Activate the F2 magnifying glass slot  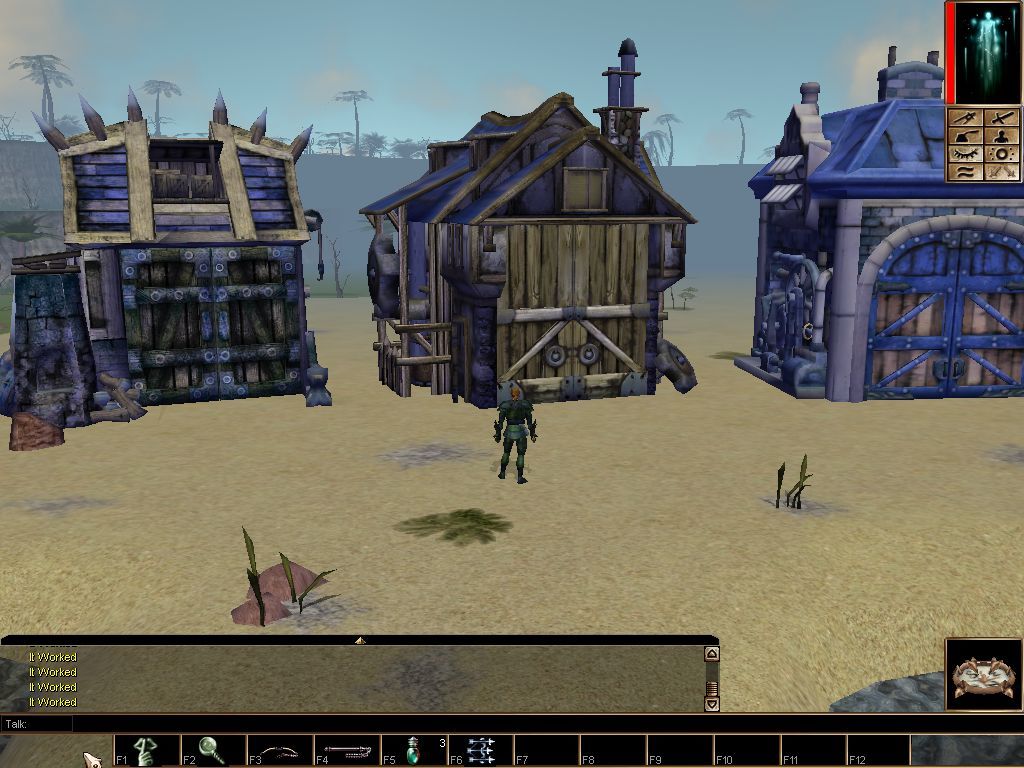coord(213,750)
